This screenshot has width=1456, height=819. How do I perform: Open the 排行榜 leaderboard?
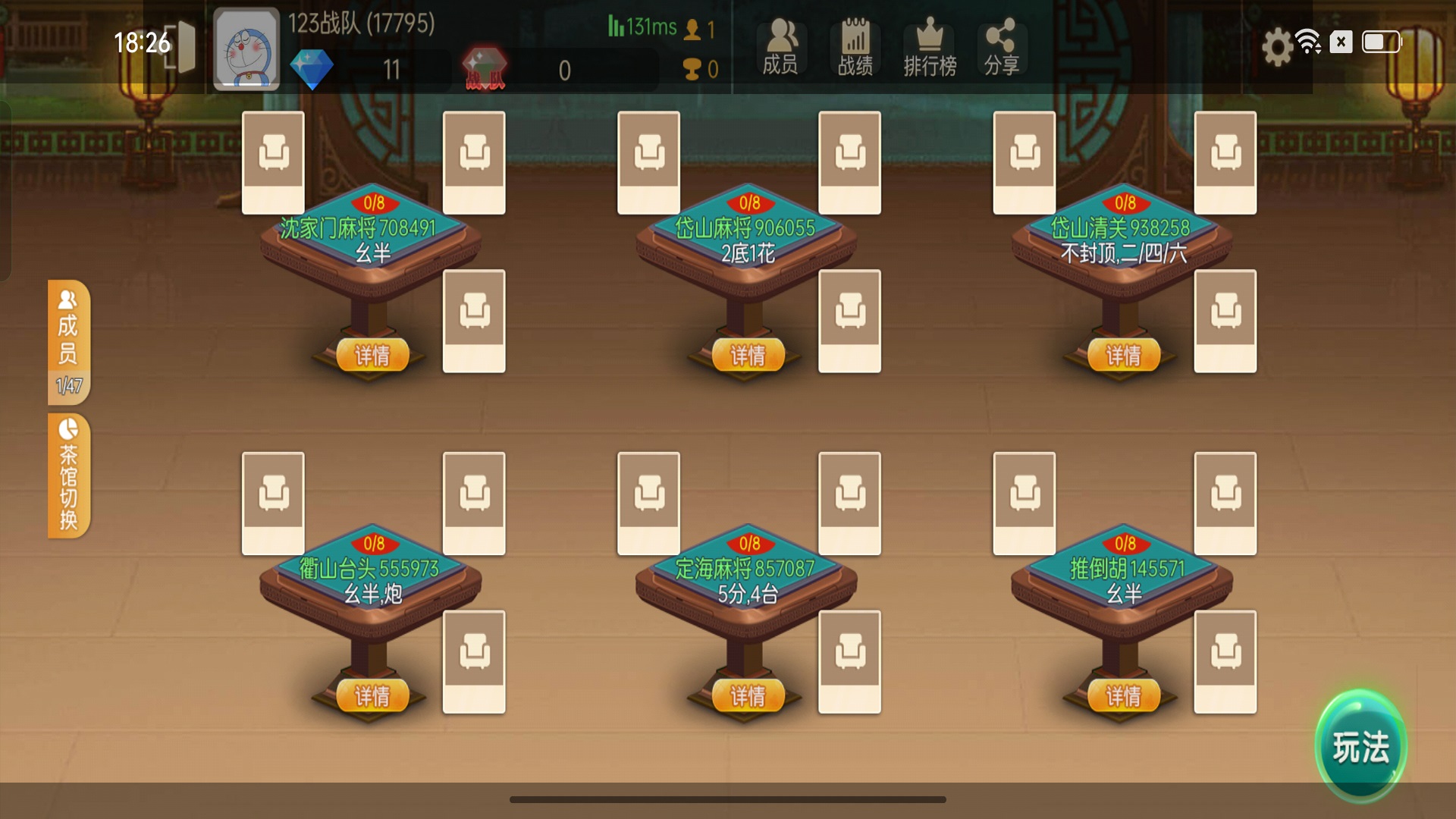coord(930,47)
